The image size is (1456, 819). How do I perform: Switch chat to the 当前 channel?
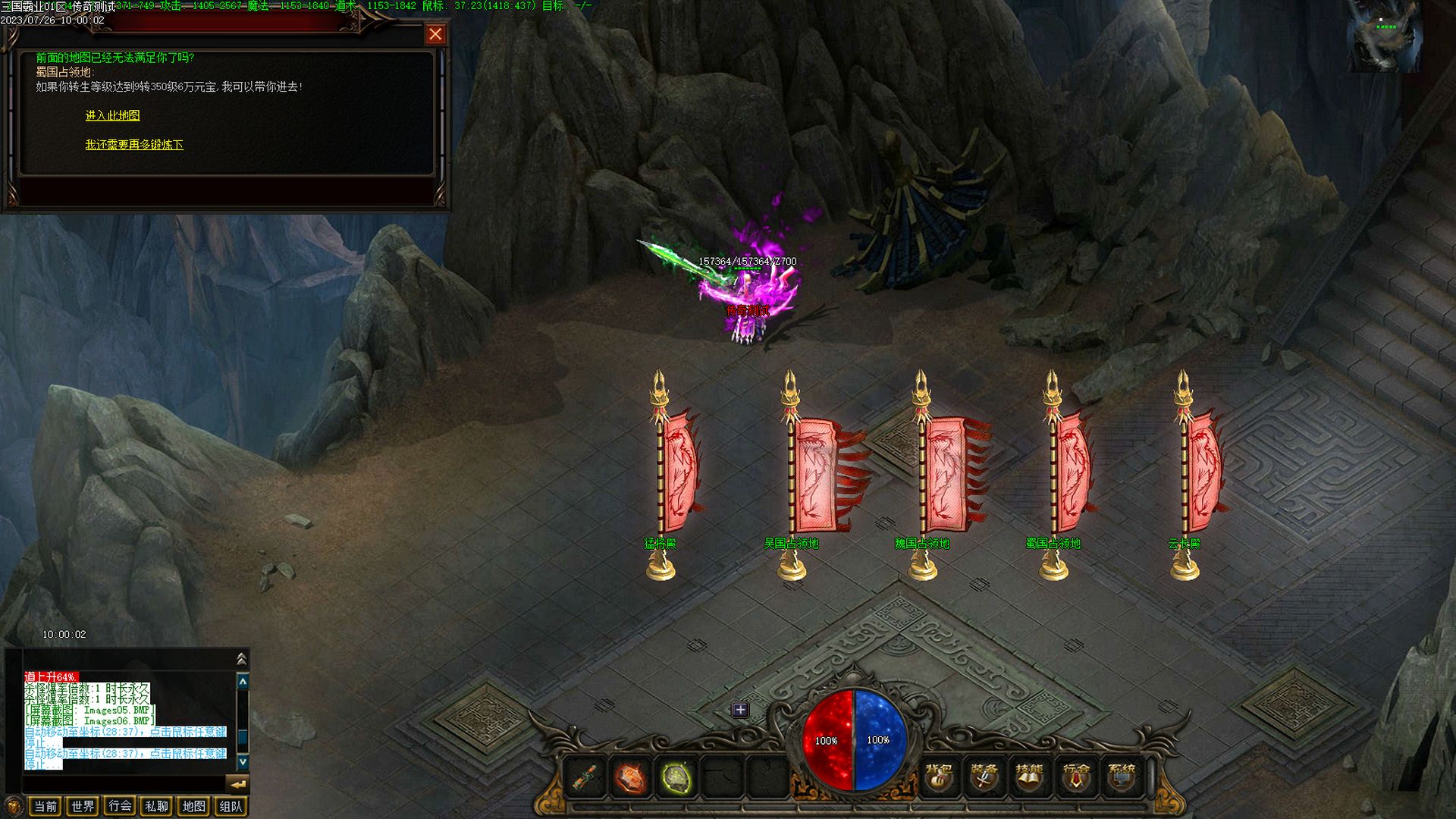click(45, 806)
